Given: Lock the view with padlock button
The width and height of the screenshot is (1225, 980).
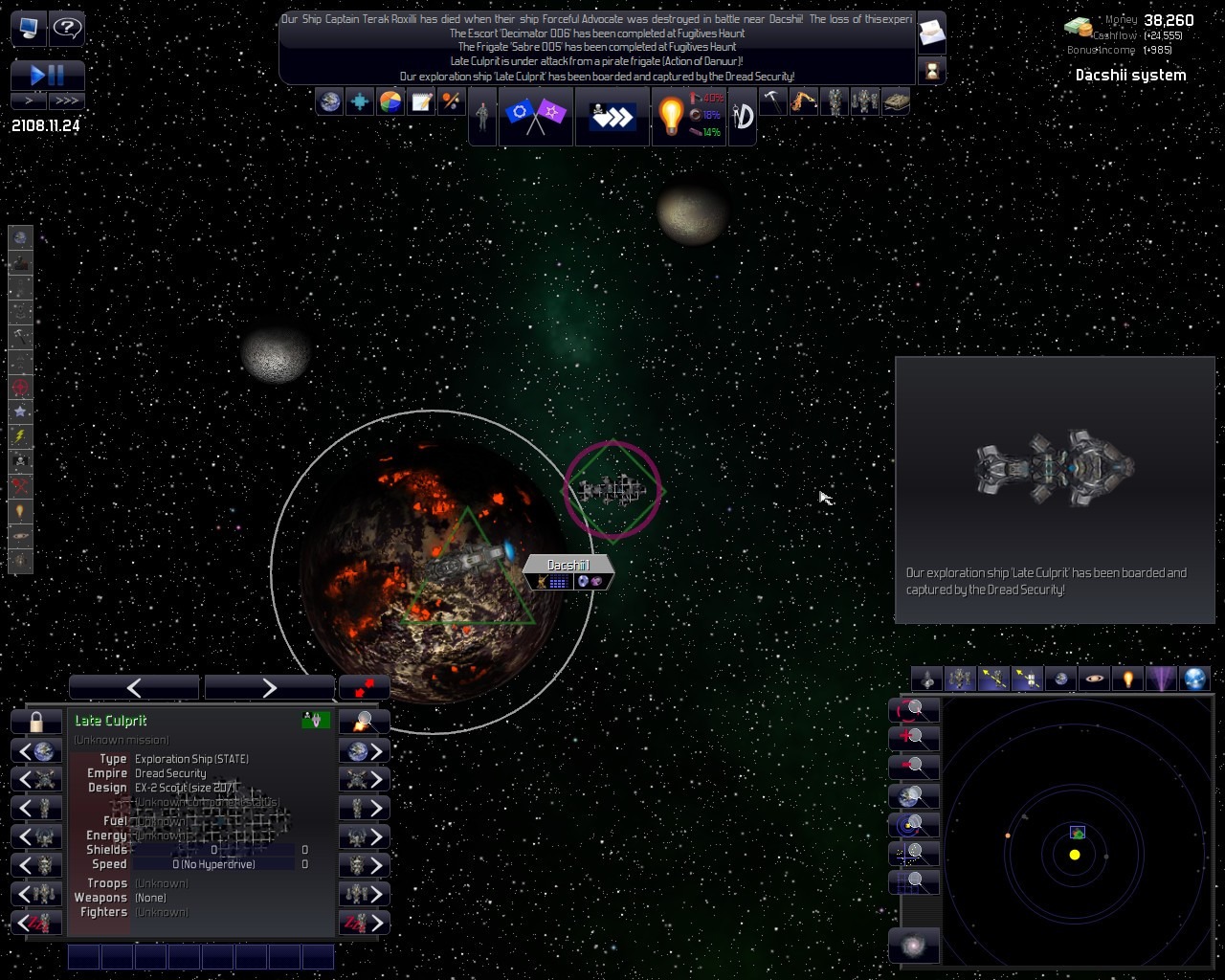Looking at the screenshot, I should [36, 722].
